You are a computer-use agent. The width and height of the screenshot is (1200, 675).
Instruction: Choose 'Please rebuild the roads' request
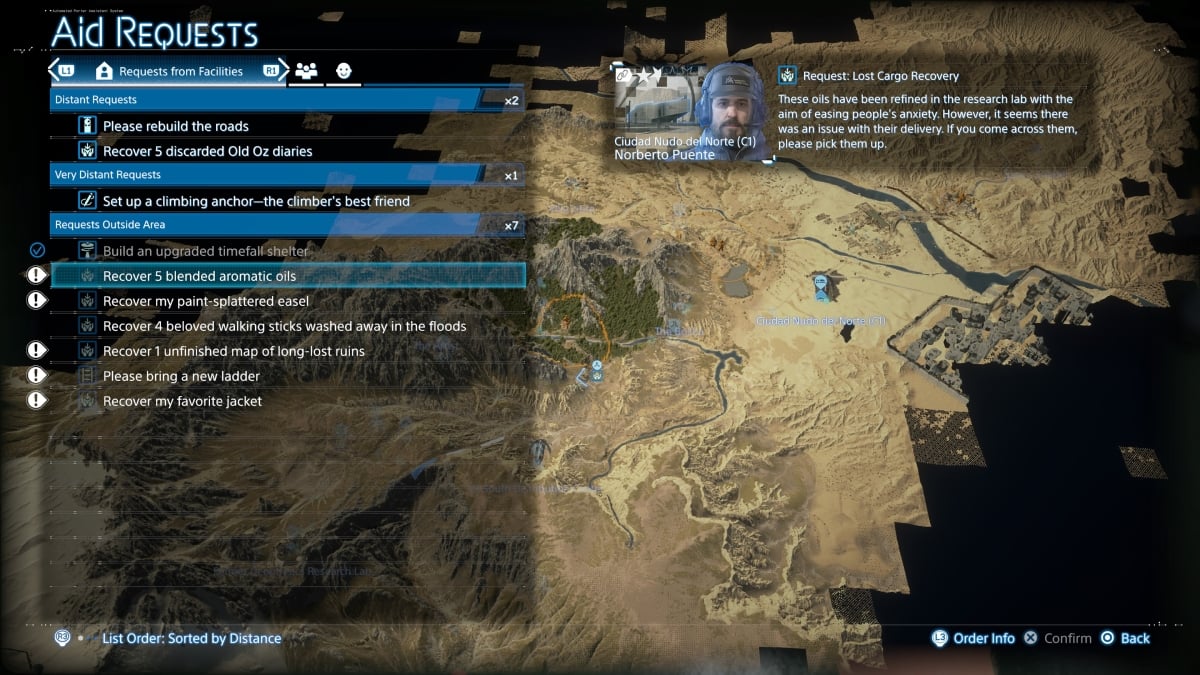176,126
